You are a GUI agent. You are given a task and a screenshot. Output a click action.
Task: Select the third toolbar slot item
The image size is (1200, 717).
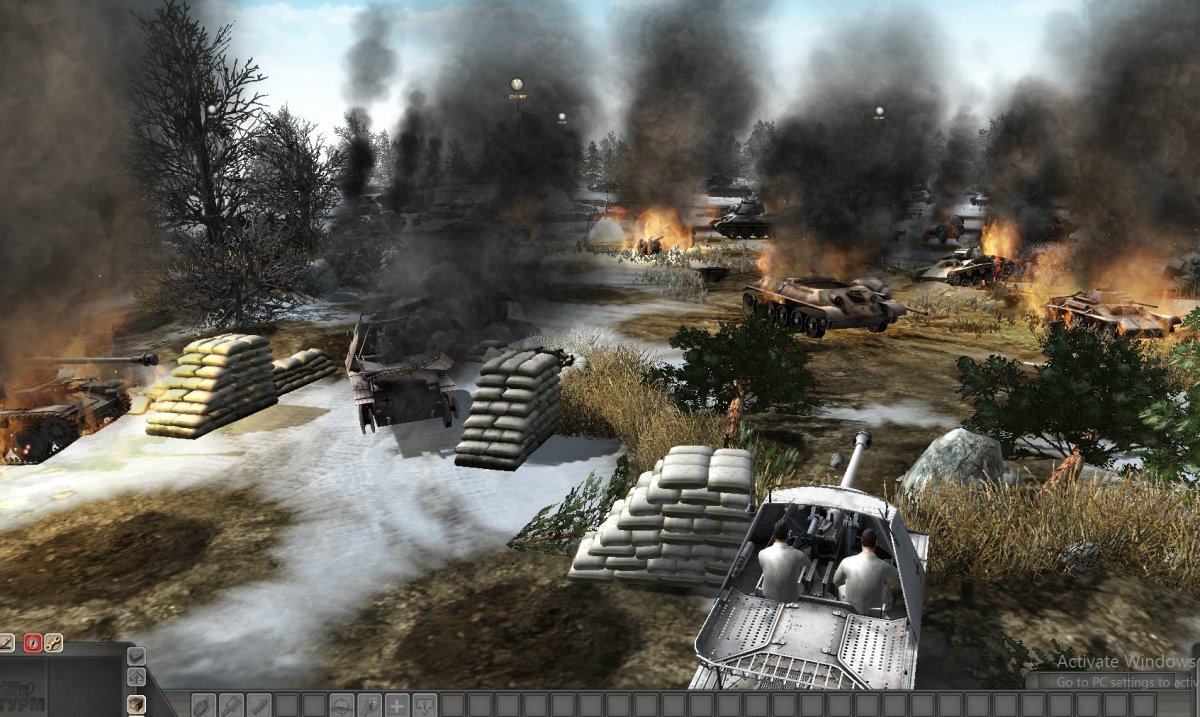click(x=259, y=704)
